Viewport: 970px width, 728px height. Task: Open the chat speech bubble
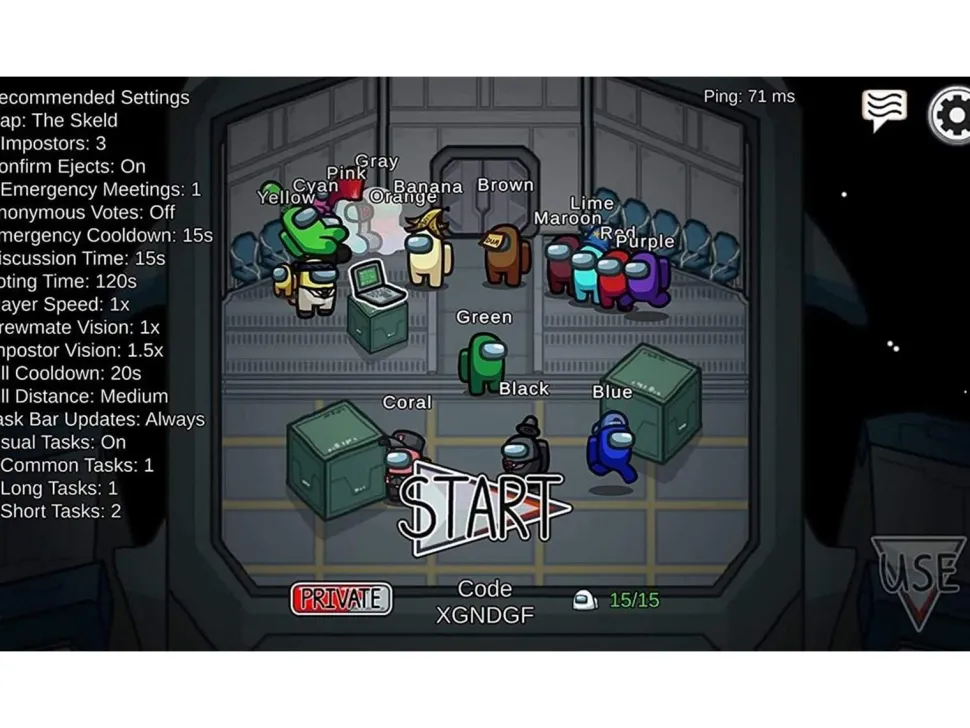coord(884,109)
